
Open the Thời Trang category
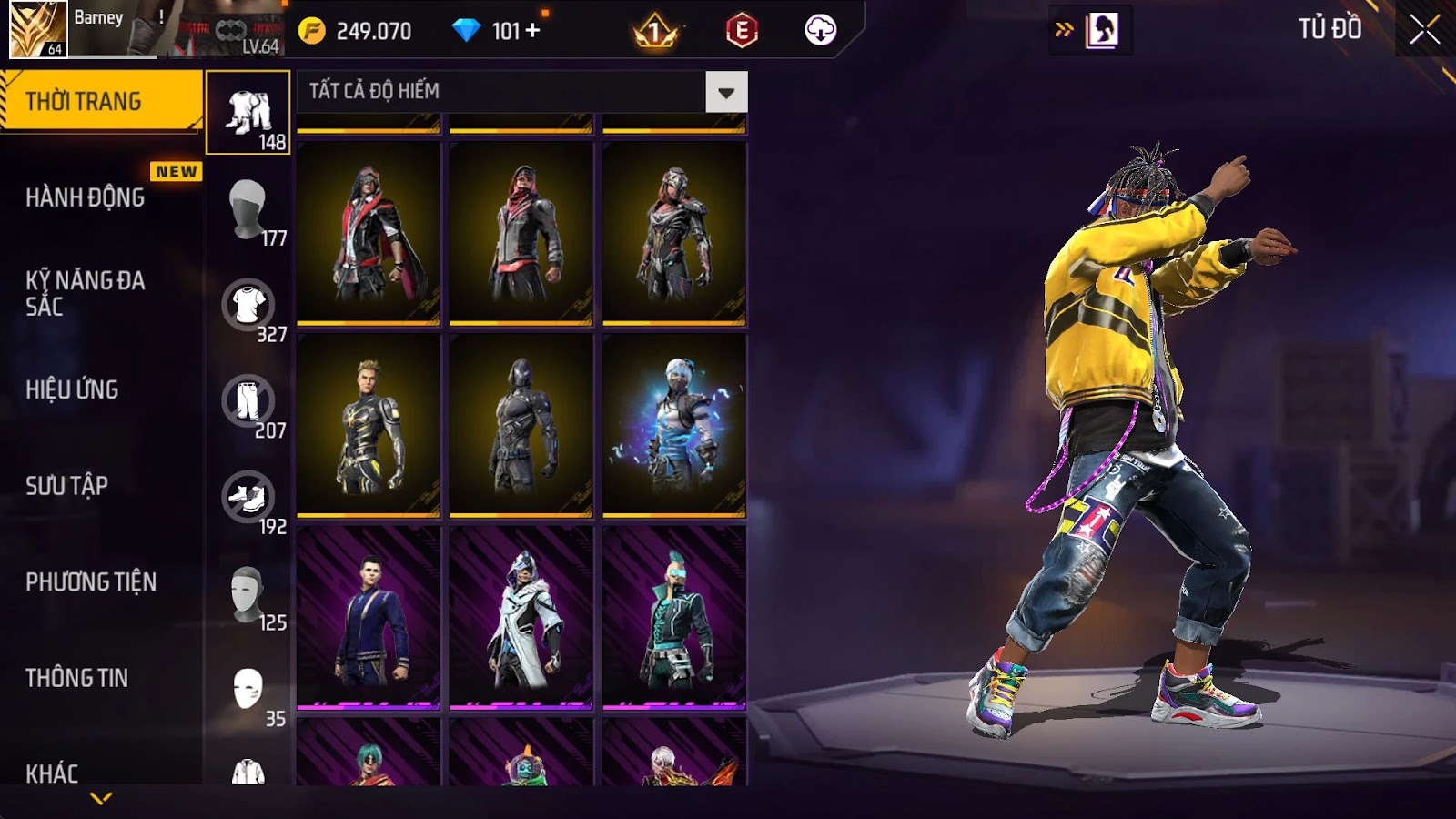click(100, 101)
